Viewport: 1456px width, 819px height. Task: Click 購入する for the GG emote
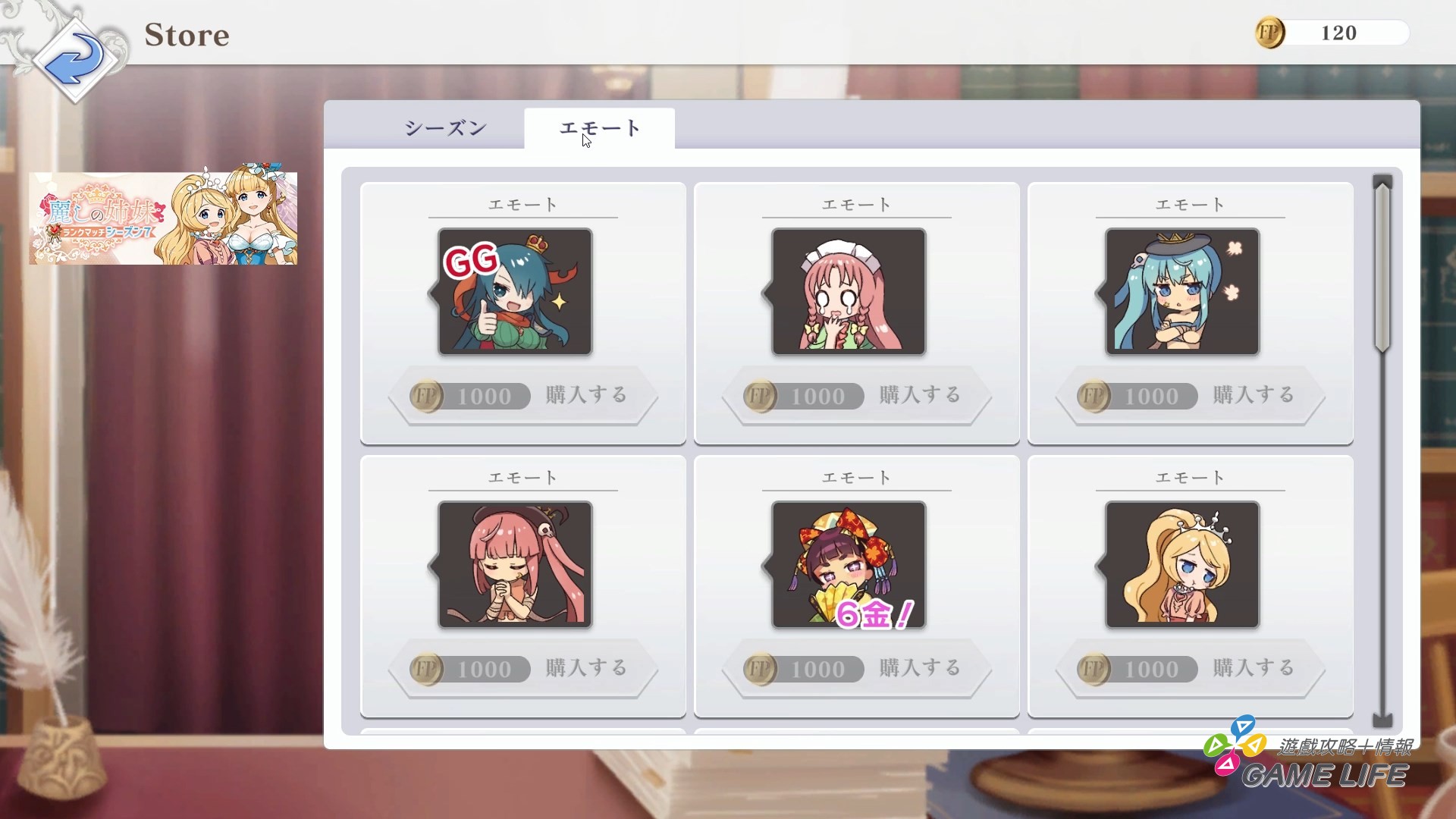click(585, 395)
